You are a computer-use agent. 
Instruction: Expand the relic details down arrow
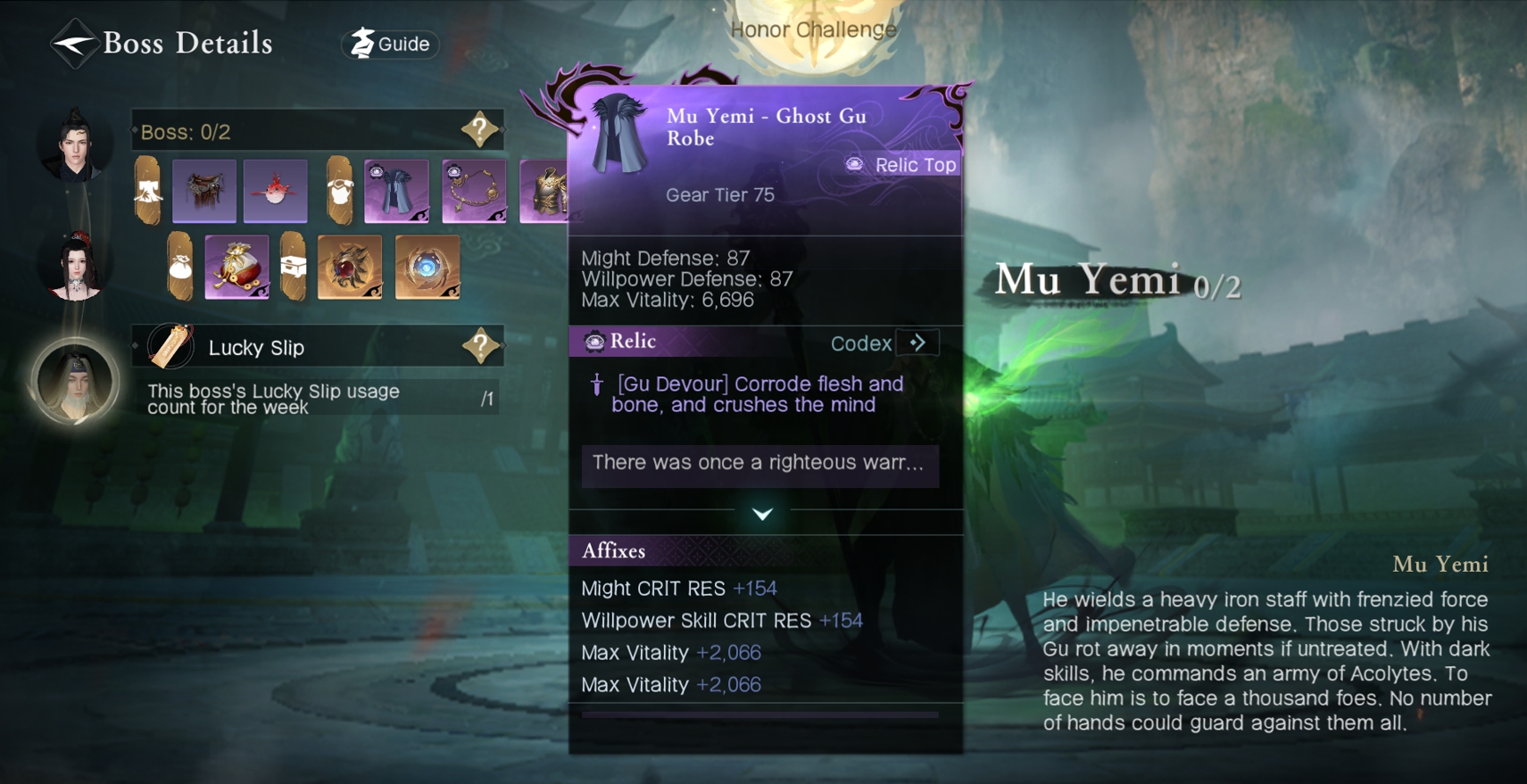pyautogui.click(x=762, y=514)
